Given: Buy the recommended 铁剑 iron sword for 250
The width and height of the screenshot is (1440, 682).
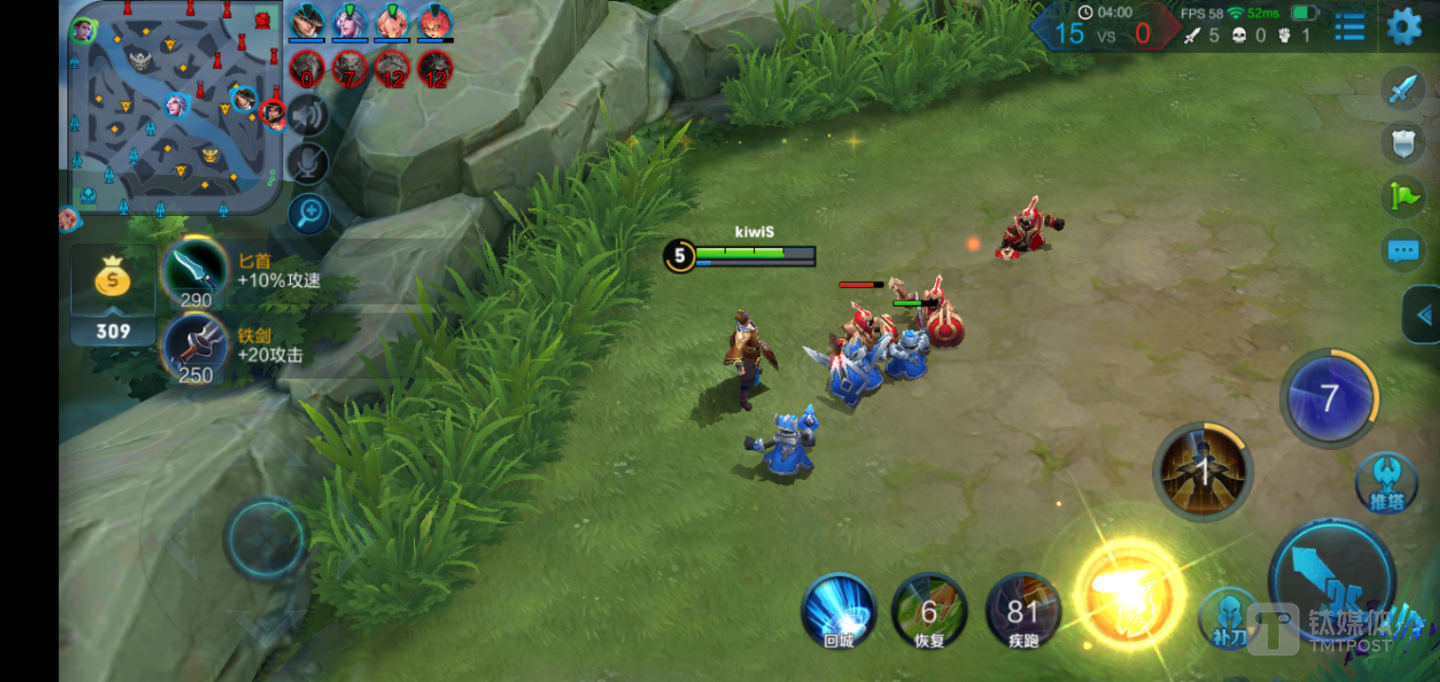Looking at the screenshot, I should click(196, 347).
